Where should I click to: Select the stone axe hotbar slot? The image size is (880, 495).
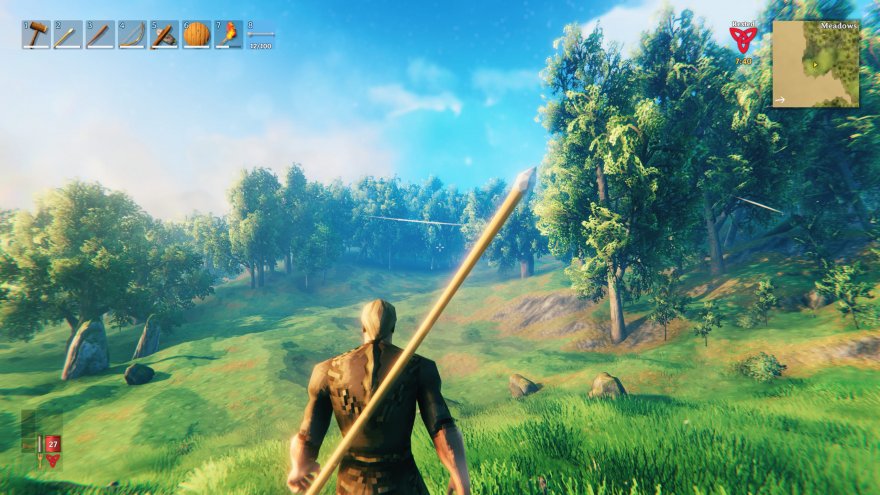pos(164,35)
